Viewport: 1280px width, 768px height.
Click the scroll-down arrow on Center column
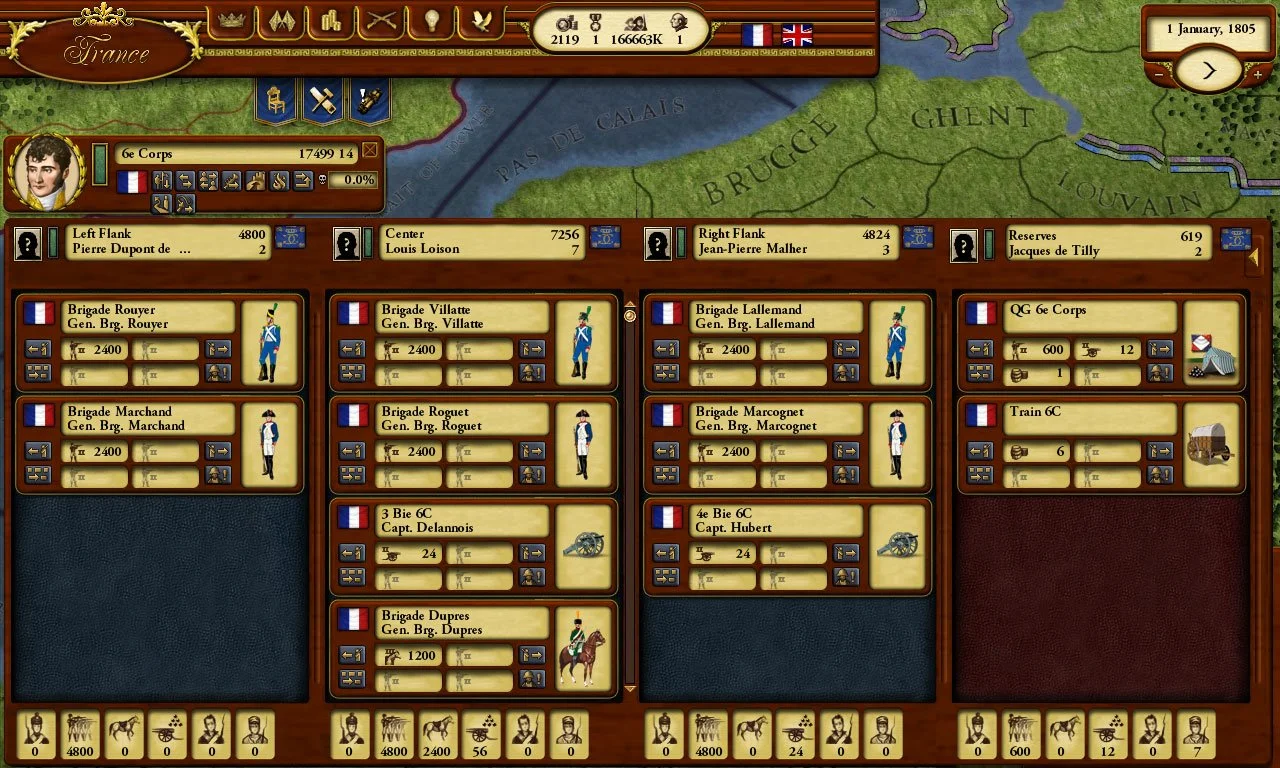click(x=630, y=689)
